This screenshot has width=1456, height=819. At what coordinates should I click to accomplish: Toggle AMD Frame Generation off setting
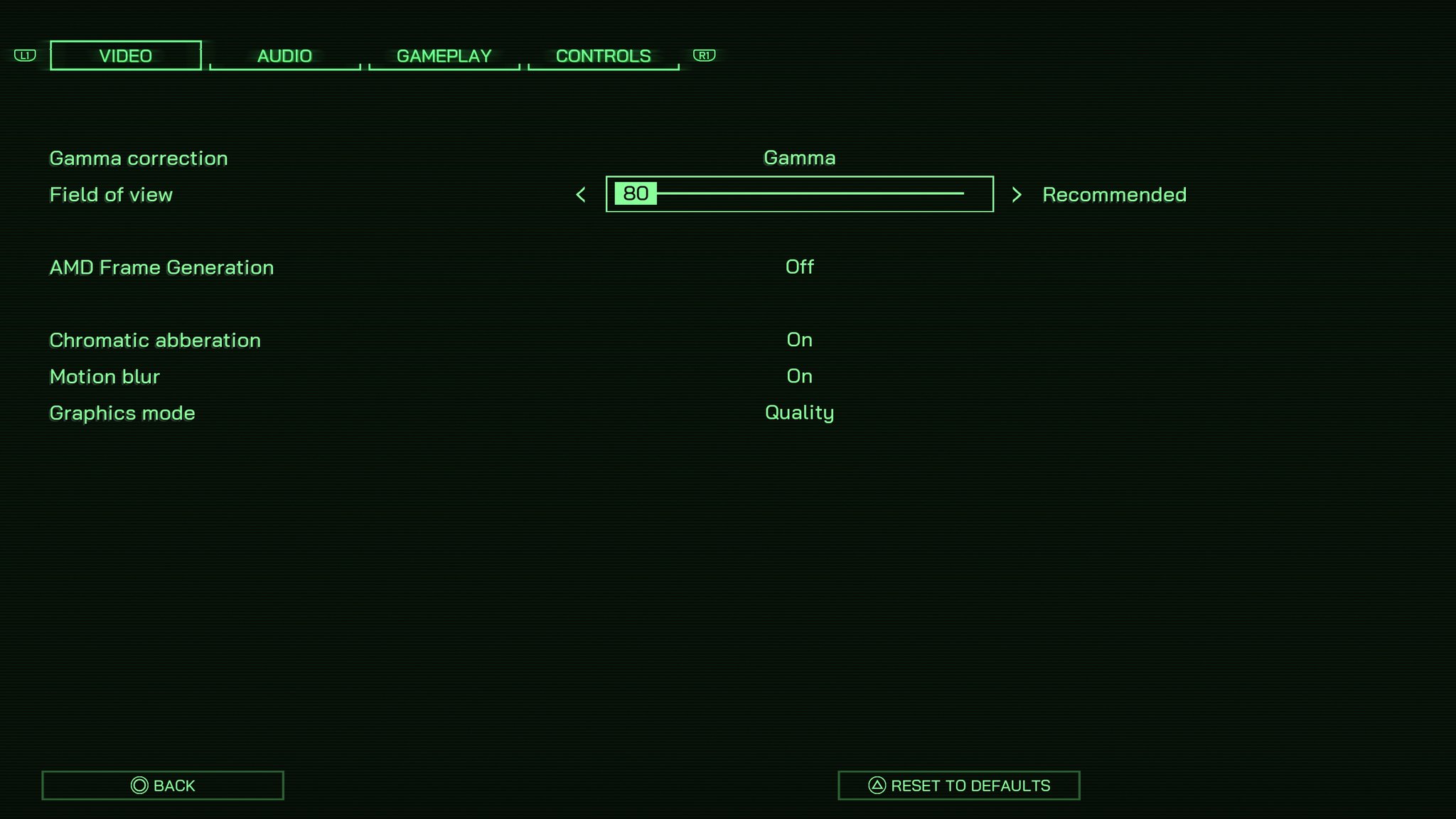tap(799, 267)
